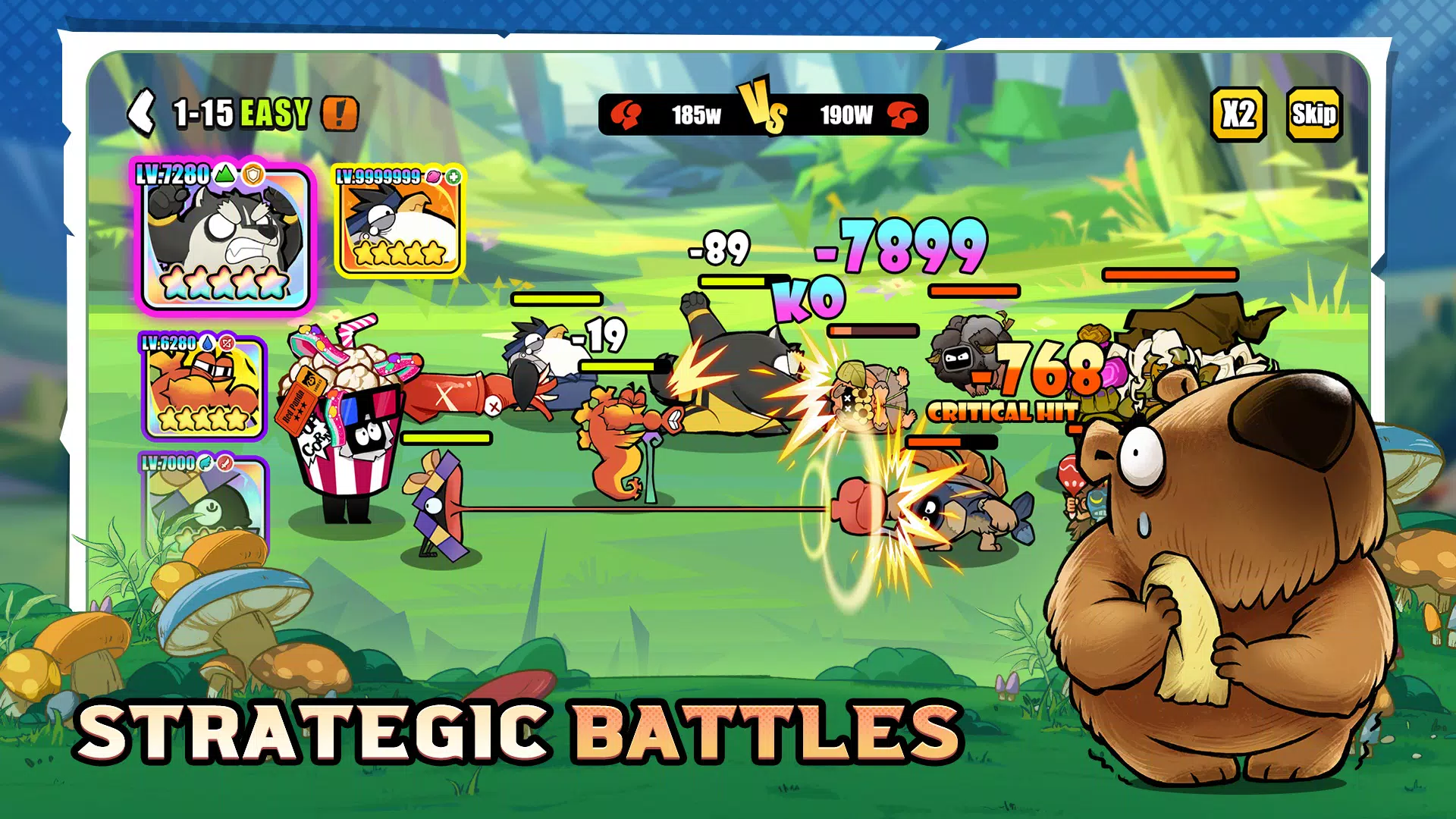
Task: Select the LV.9999999 bird hero card
Action: click(400, 221)
